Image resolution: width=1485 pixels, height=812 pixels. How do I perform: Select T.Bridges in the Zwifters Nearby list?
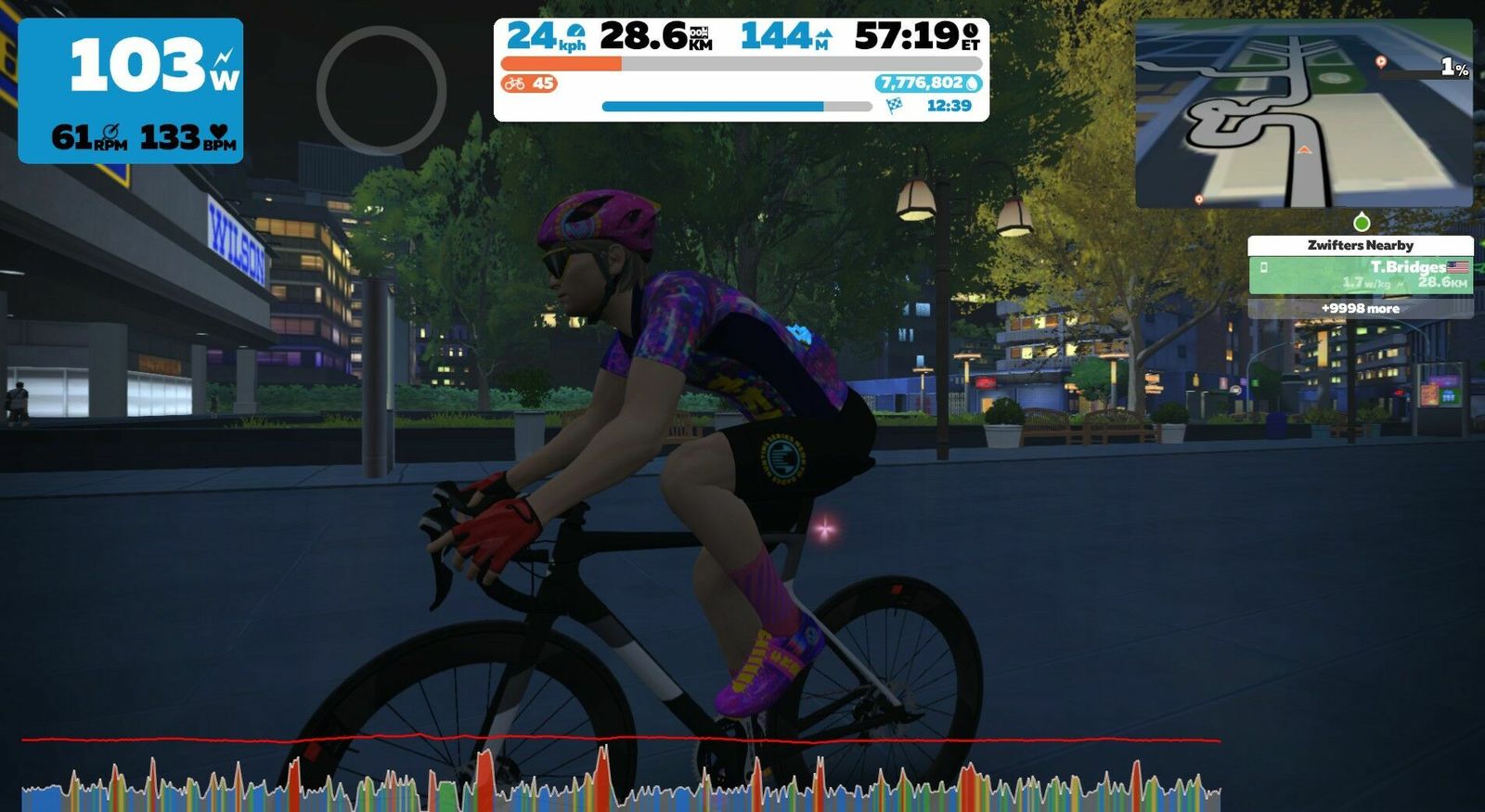(x=1360, y=275)
